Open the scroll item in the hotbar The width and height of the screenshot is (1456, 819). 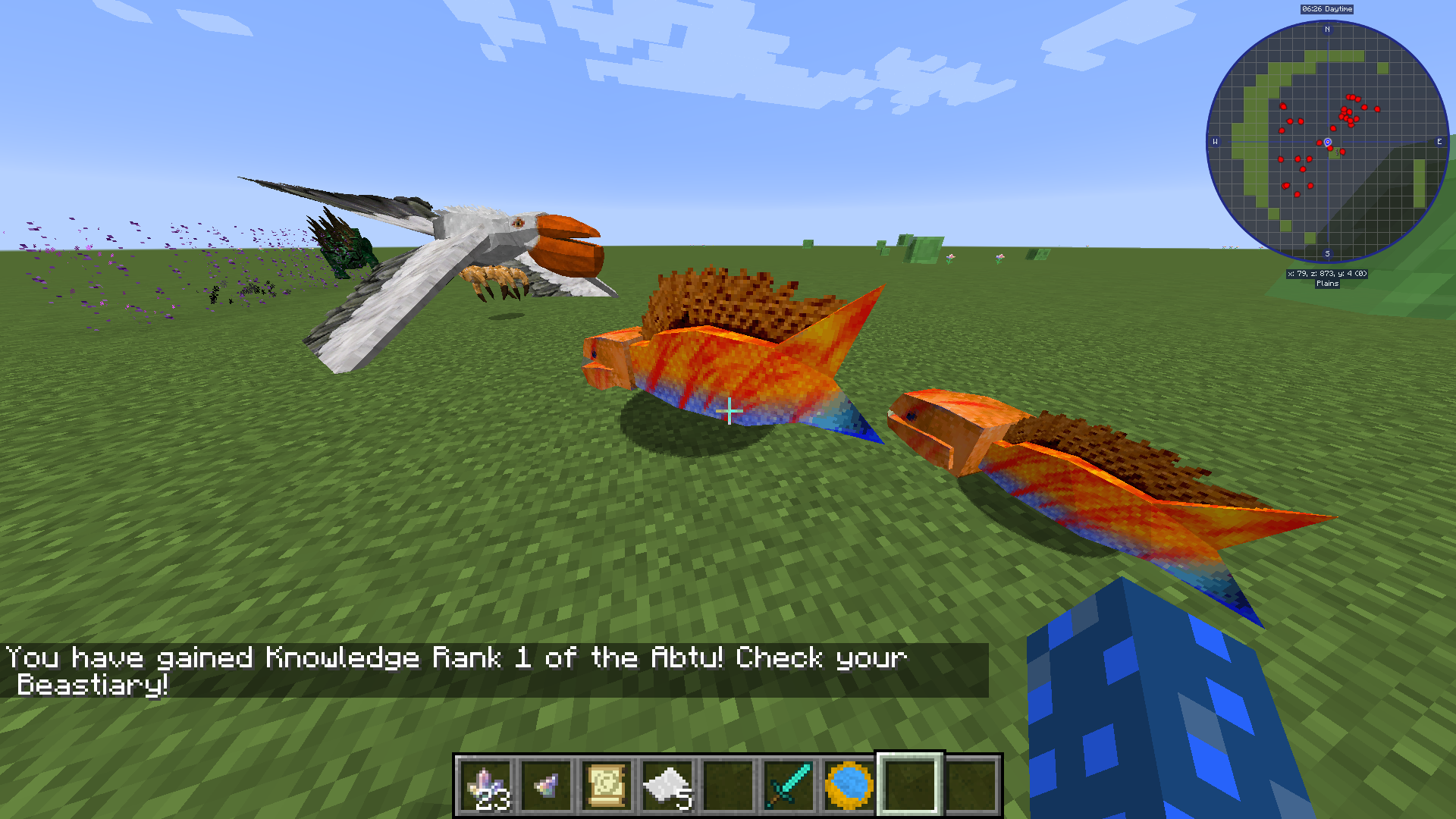click(607, 785)
